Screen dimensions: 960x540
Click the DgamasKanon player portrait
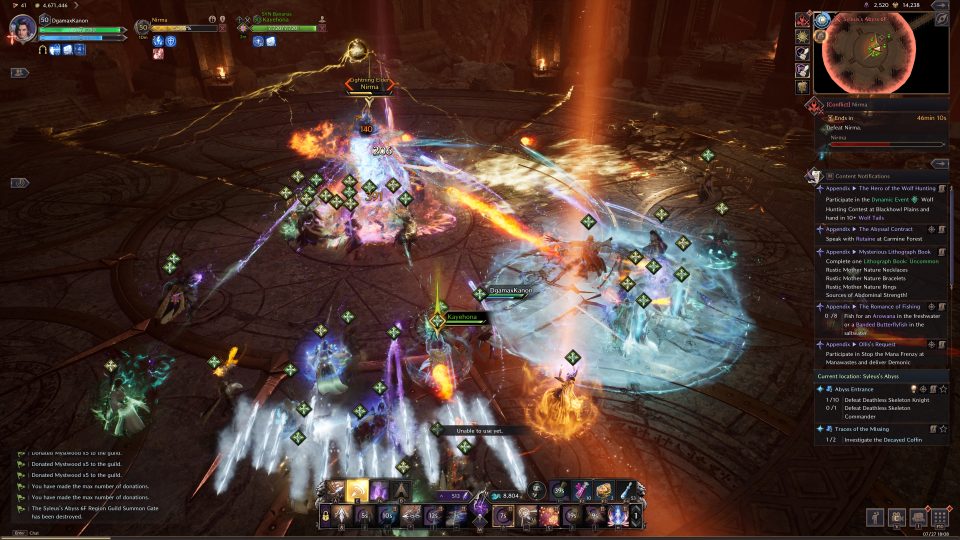22,28
